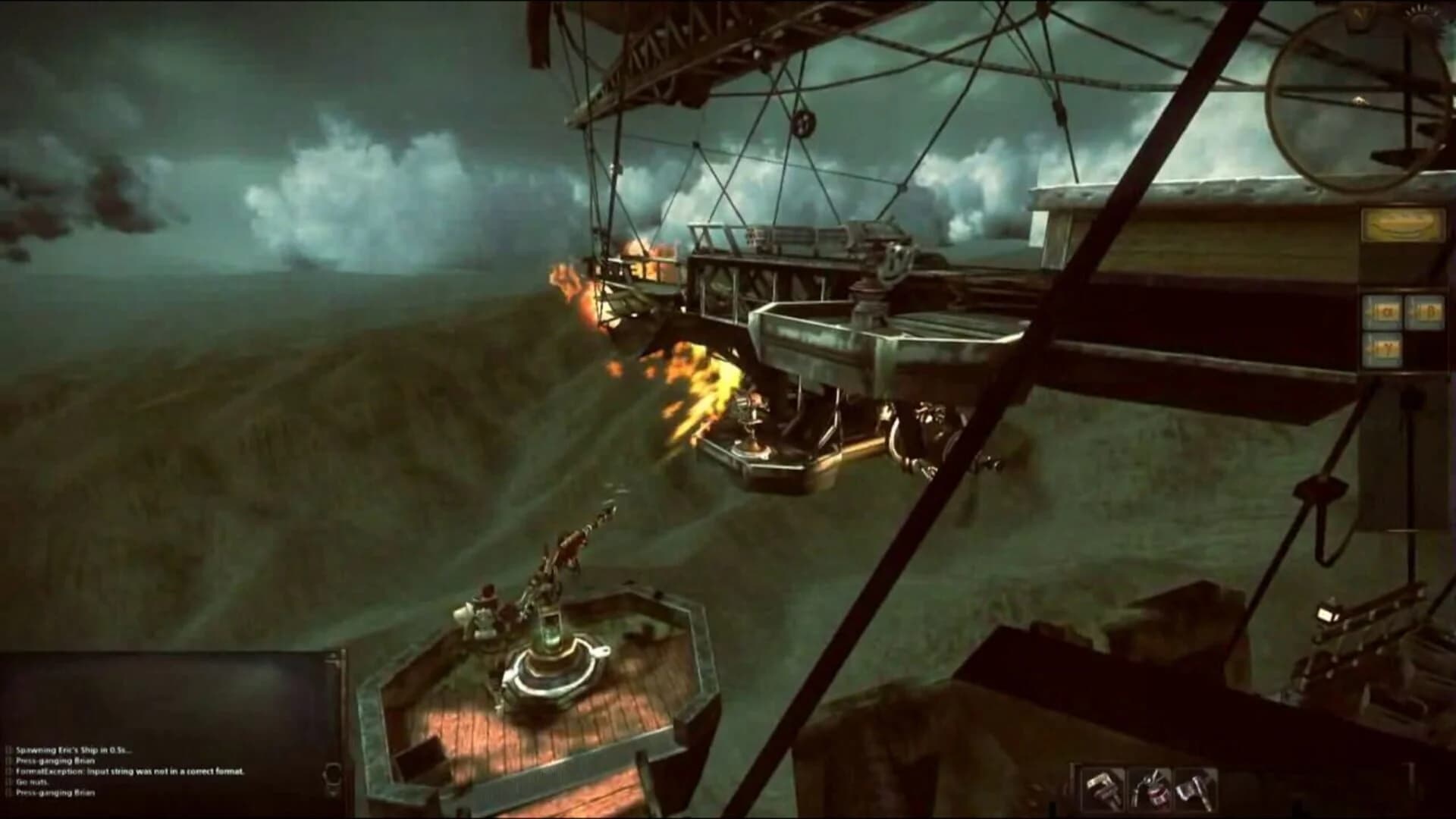Viewport: 1456px width, 819px height.
Task: Toggle the checkbox beside 'Go nuts.' chat line
Action: (9, 782)
